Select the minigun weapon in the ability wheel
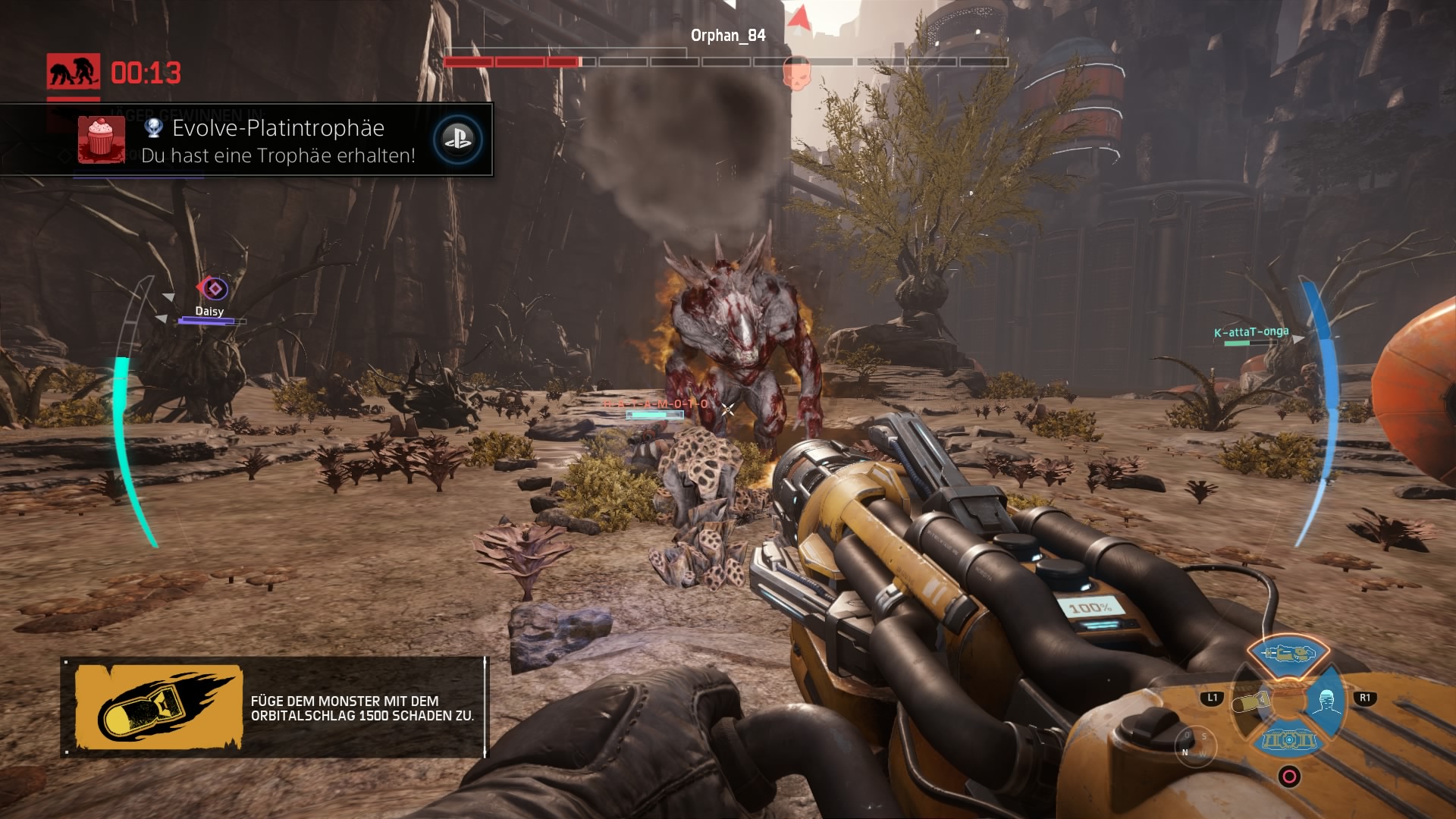The width and height of the screenshot is (1456, 819). click(x=1288, y=653)
